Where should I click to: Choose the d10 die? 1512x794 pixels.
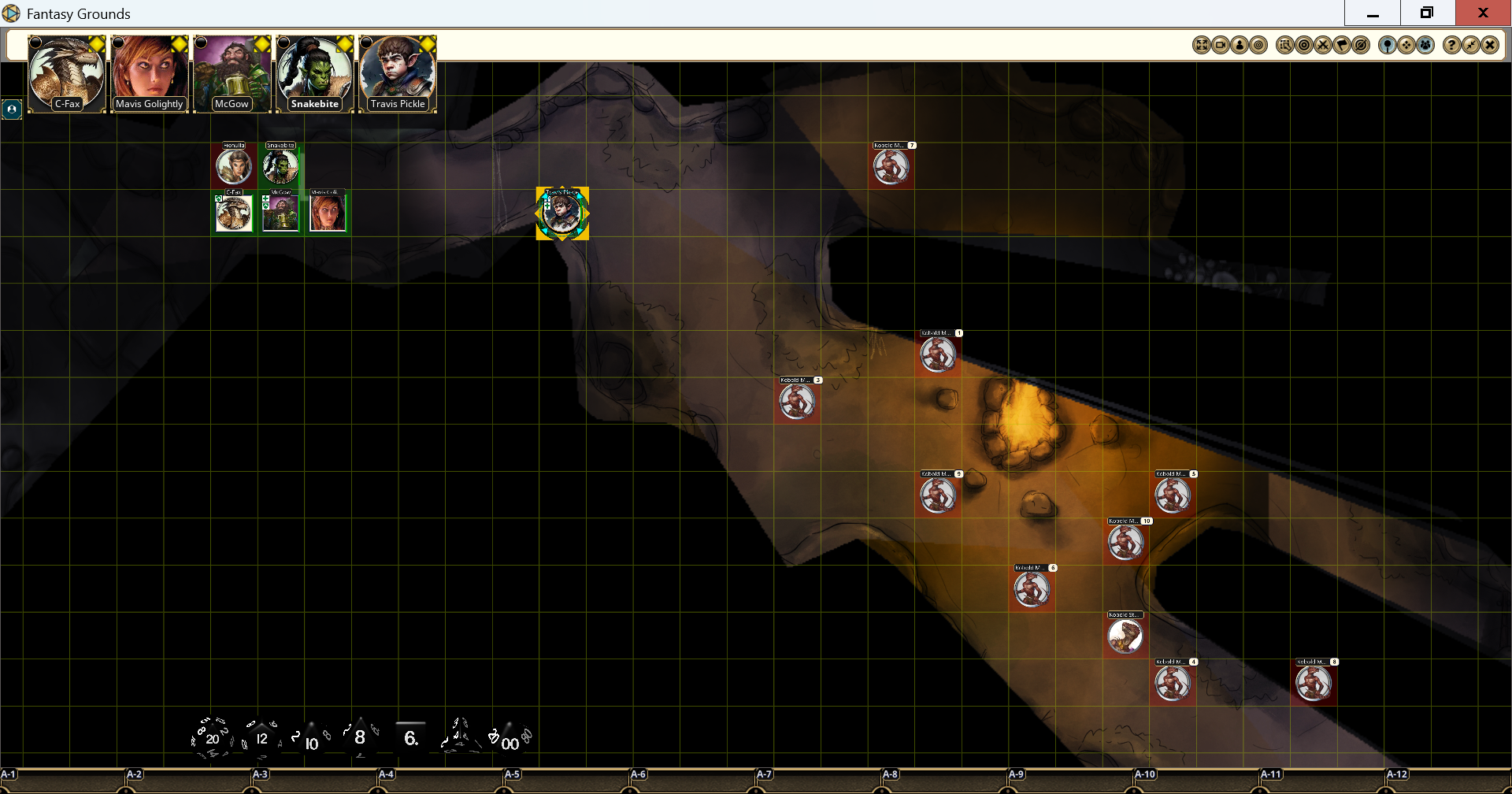(312, 740)
